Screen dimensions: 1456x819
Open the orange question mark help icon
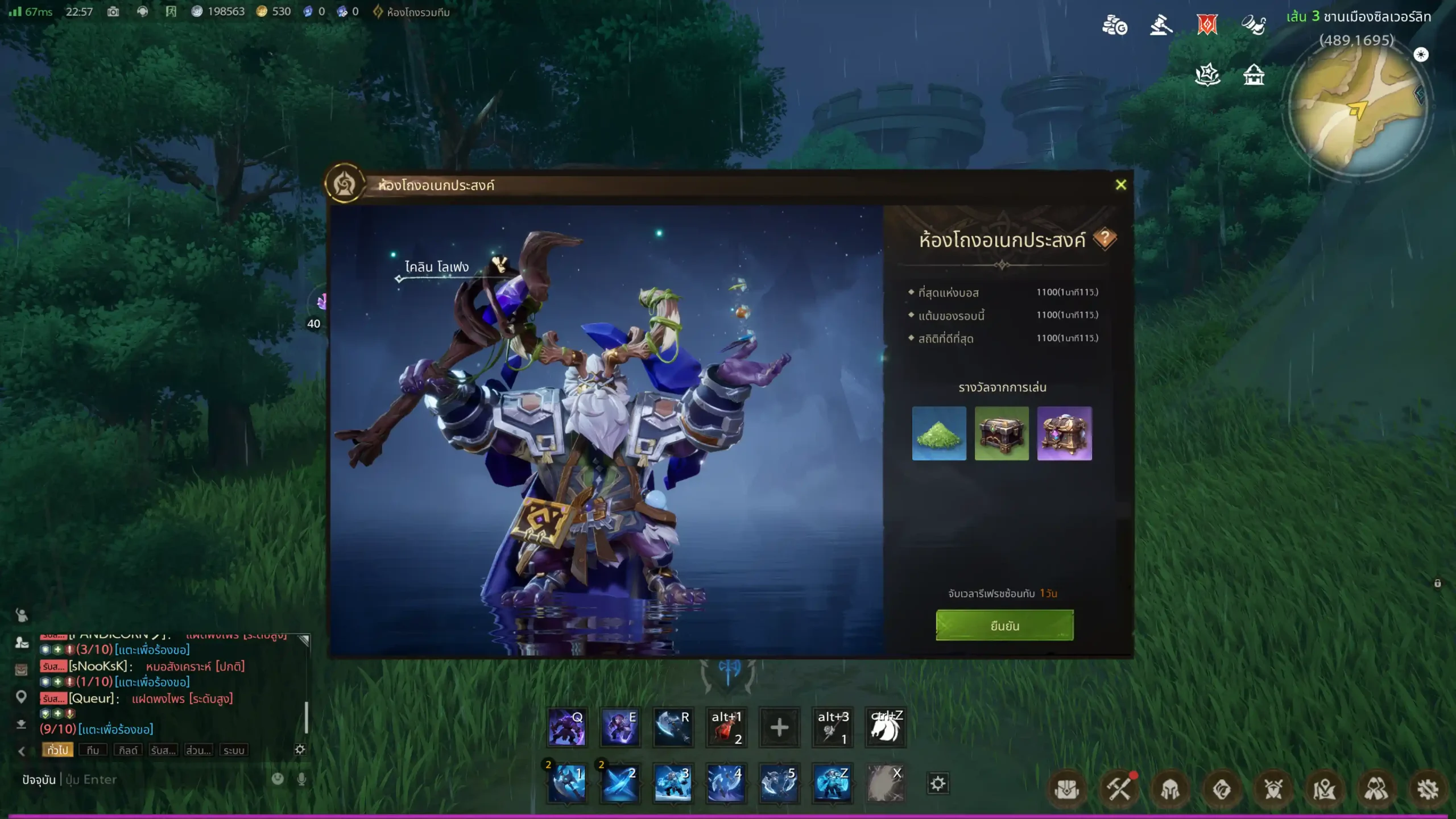pos(1105,238)
